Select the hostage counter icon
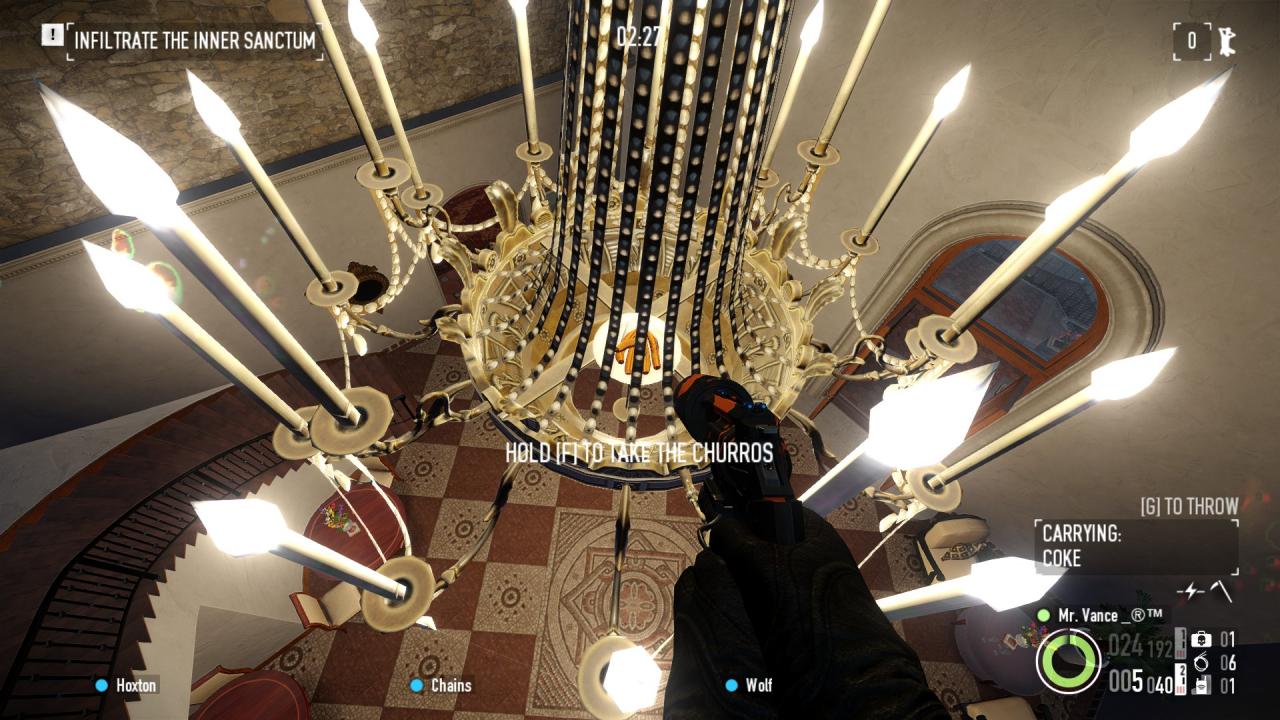This screenshot has width=1280, height=720. point(1225,41)
